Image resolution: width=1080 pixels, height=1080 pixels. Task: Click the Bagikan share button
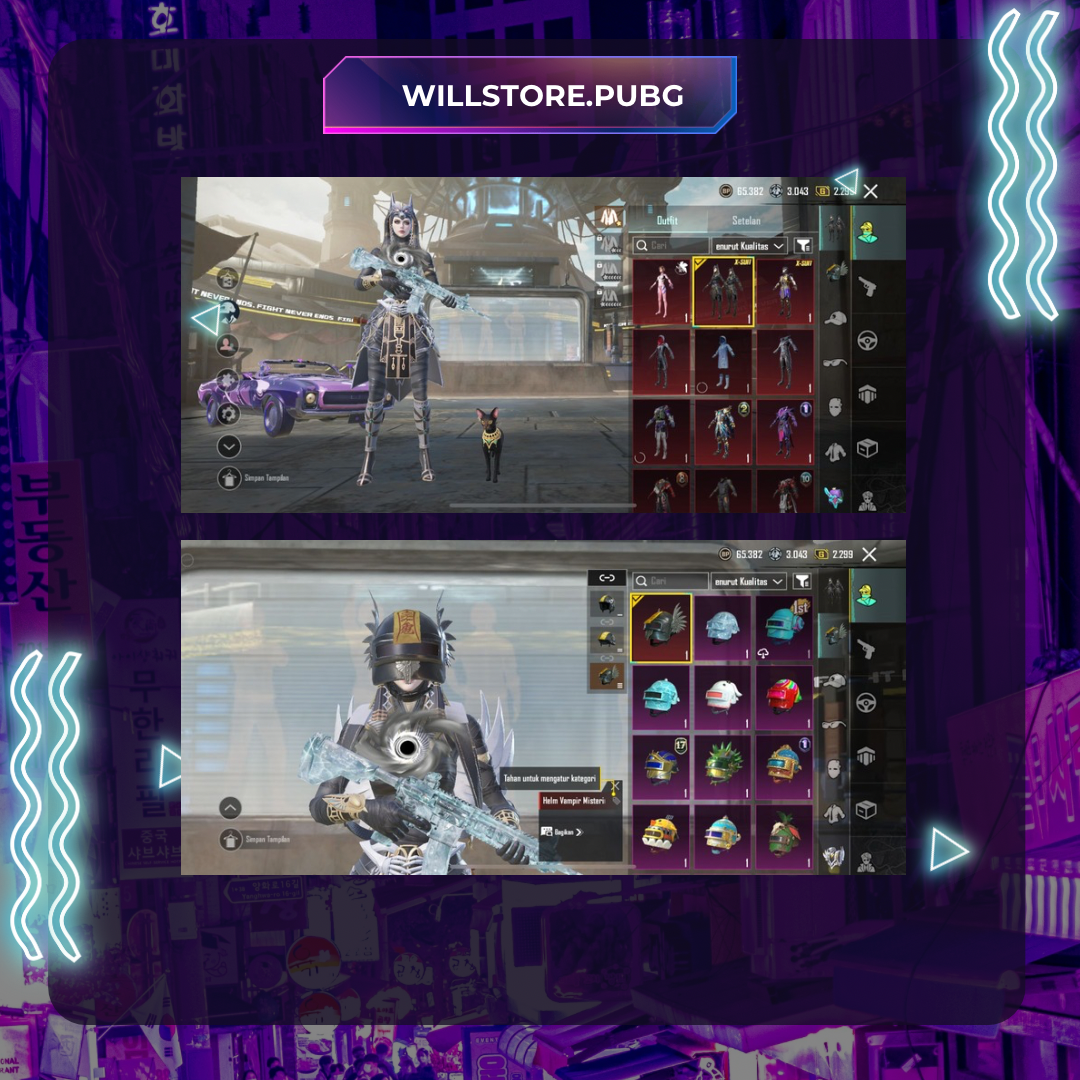pyautogui.click(x=564, y=831)
